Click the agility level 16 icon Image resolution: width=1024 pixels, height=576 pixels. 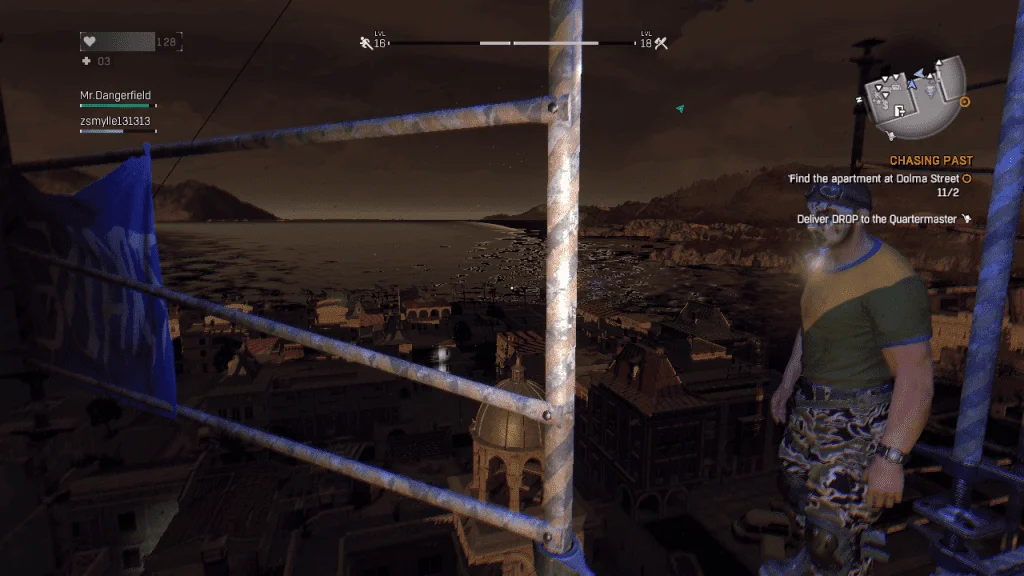[x=366, y=42]
